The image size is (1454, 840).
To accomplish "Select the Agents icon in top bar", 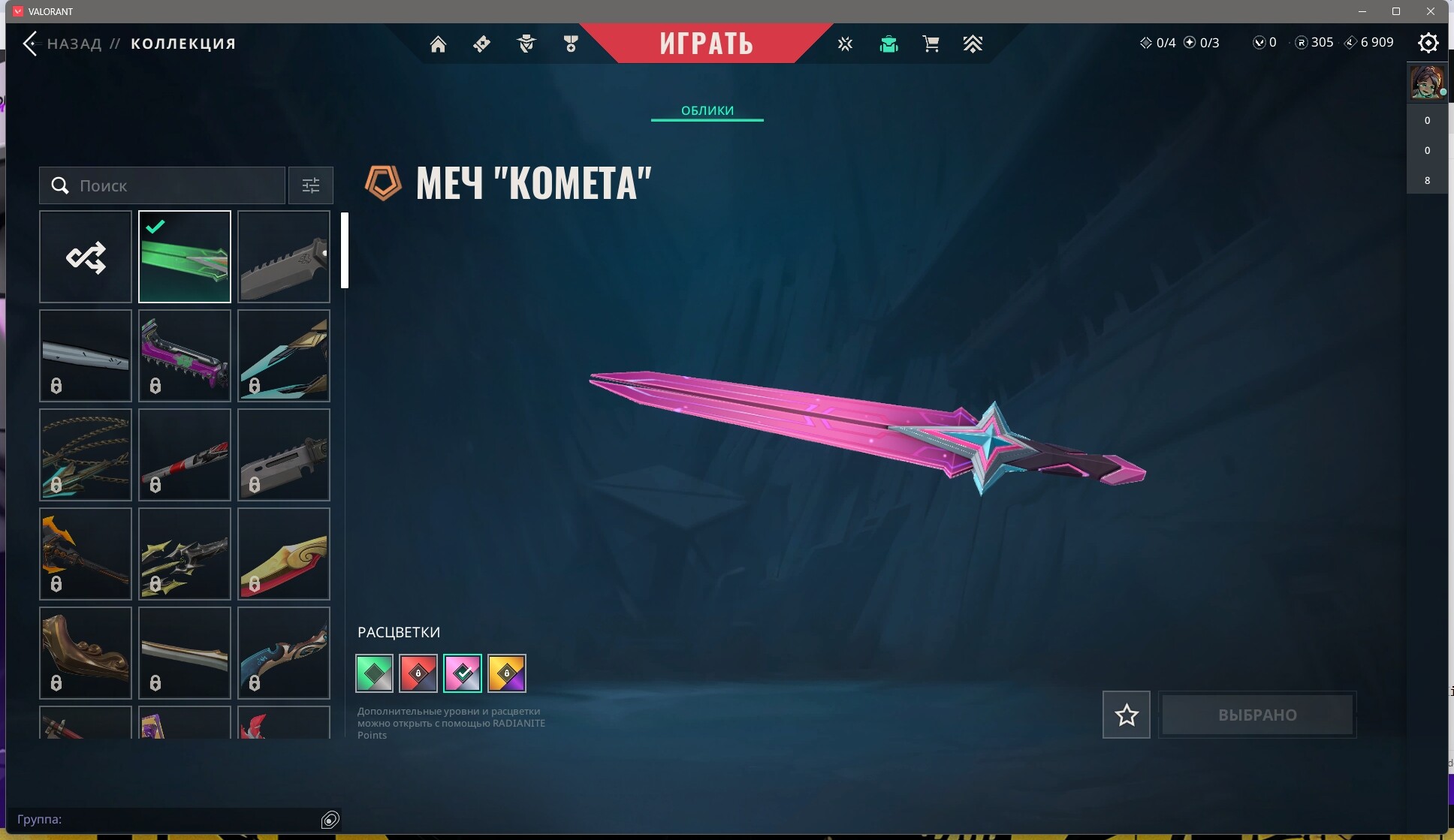I will [526, 44].
